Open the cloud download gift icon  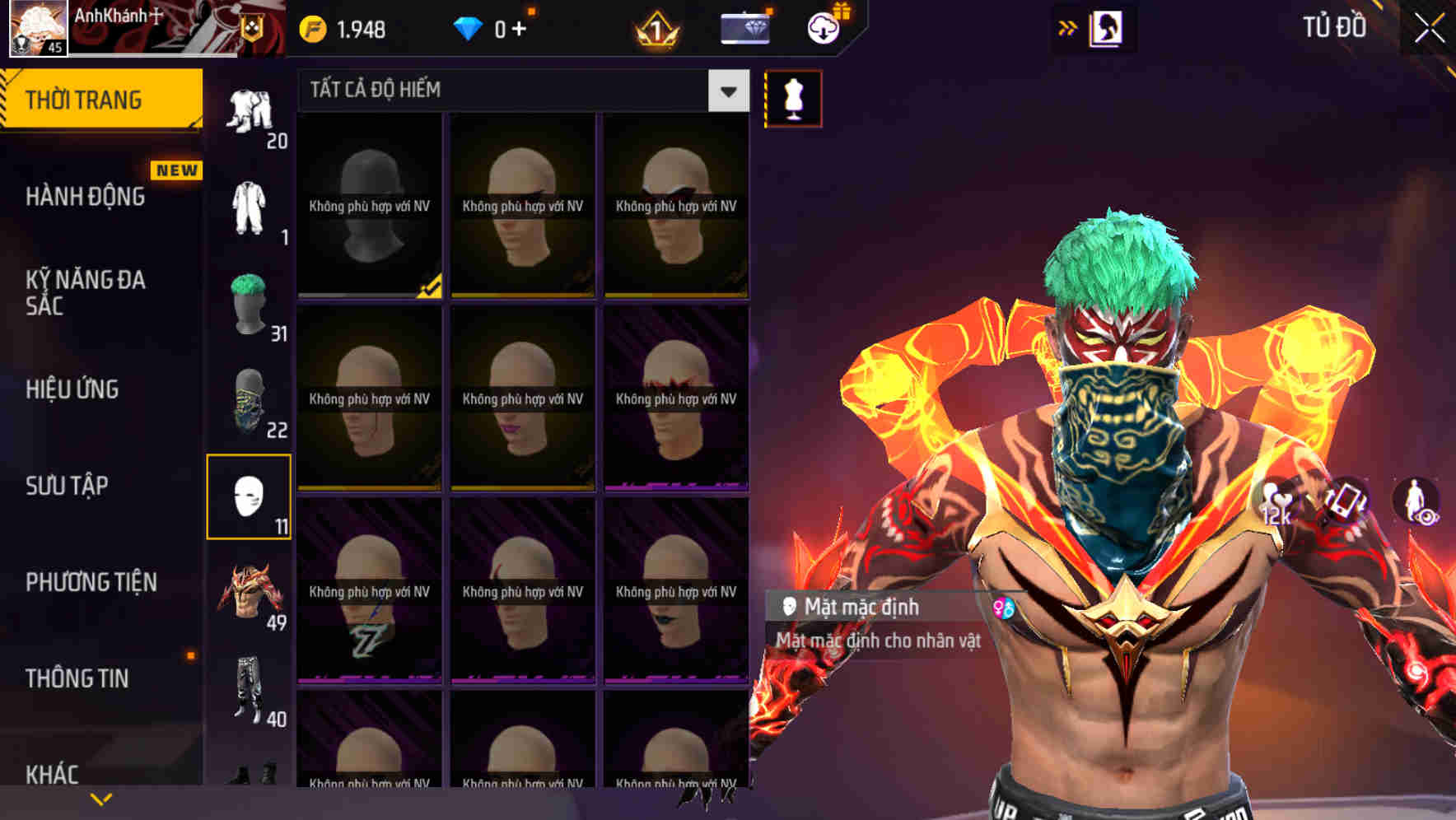[823, 27]
